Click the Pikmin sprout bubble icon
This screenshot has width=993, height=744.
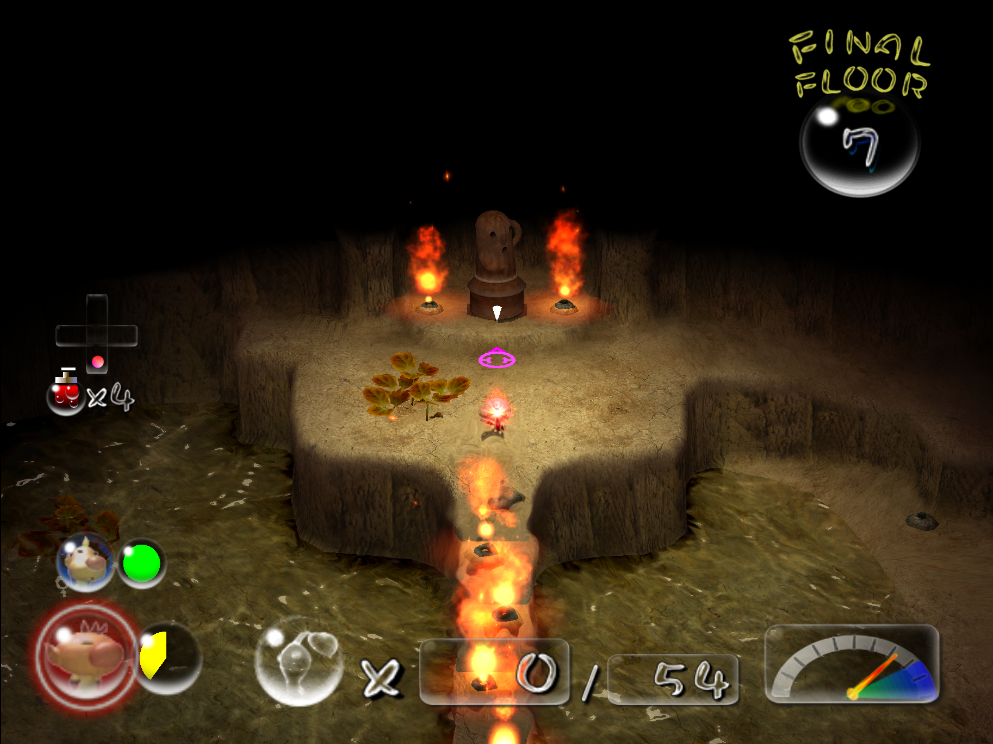click(298, 661)
